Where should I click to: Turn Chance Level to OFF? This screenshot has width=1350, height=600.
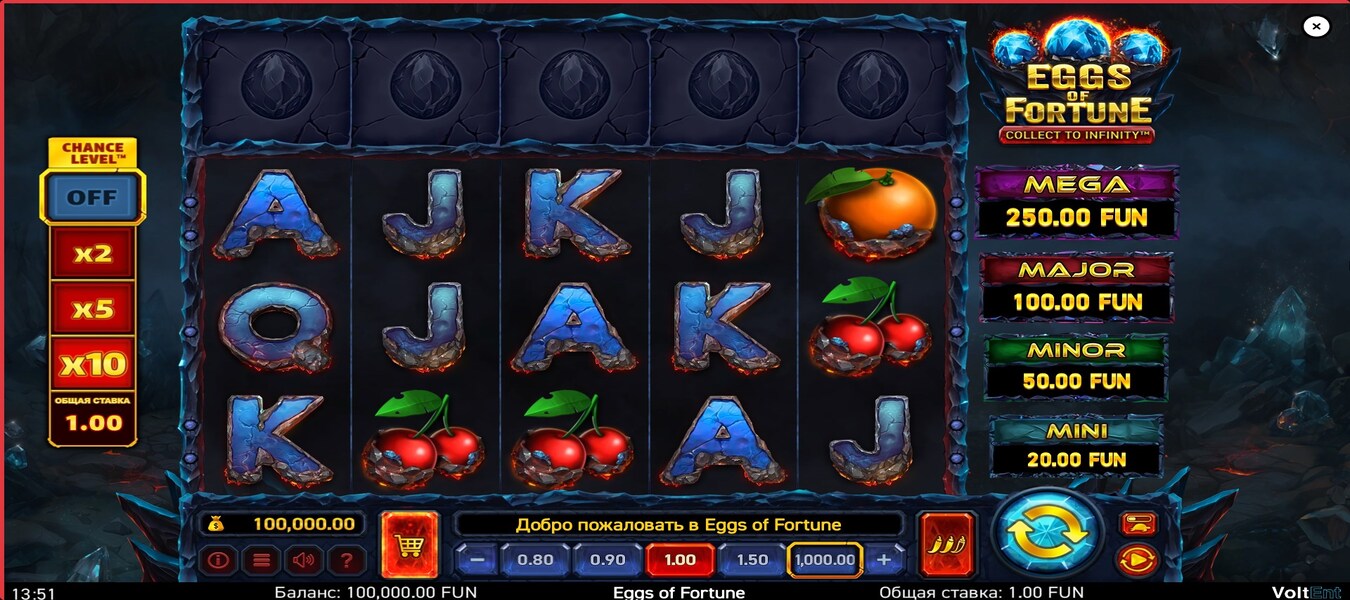coord(92,197)
